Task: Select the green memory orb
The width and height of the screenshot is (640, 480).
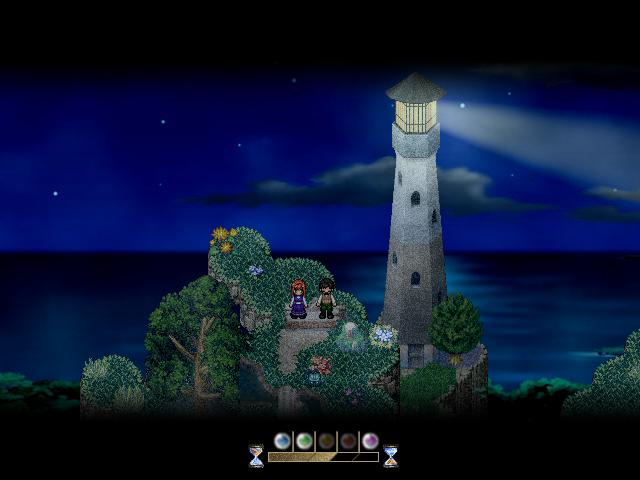Action: [x=304, y=441]
